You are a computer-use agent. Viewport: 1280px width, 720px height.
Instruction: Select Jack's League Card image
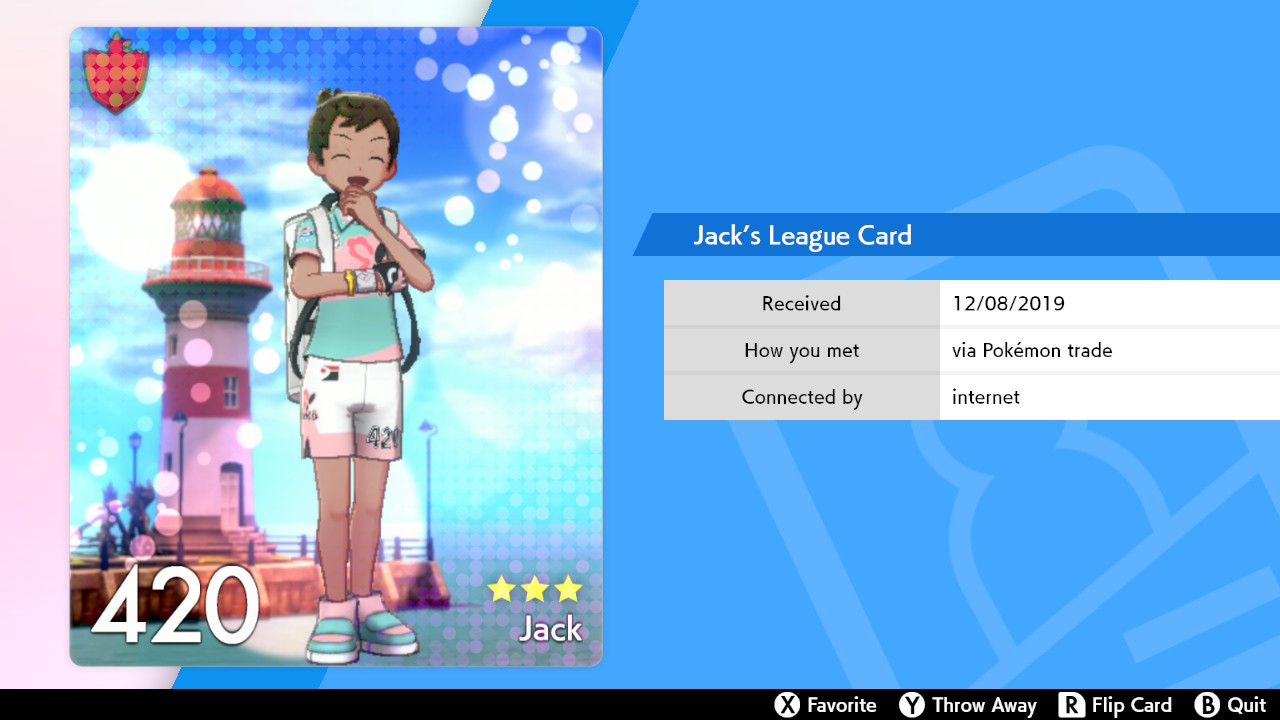(336, 346)
